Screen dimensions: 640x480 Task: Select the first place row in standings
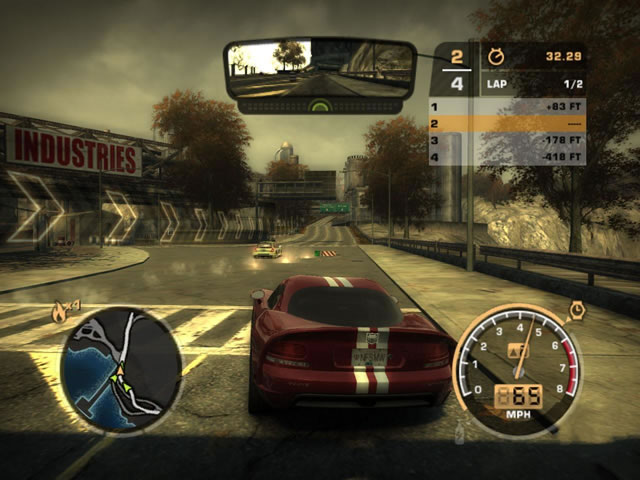(508, 106)
